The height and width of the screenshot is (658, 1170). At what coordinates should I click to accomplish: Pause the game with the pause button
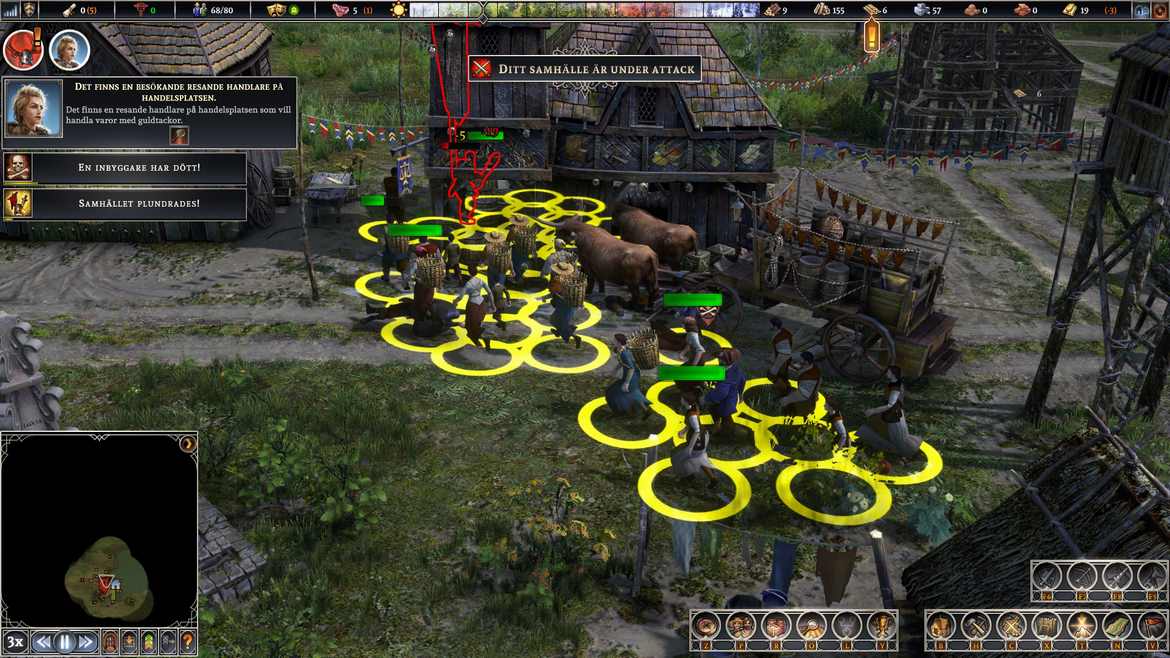pos(65,642)
